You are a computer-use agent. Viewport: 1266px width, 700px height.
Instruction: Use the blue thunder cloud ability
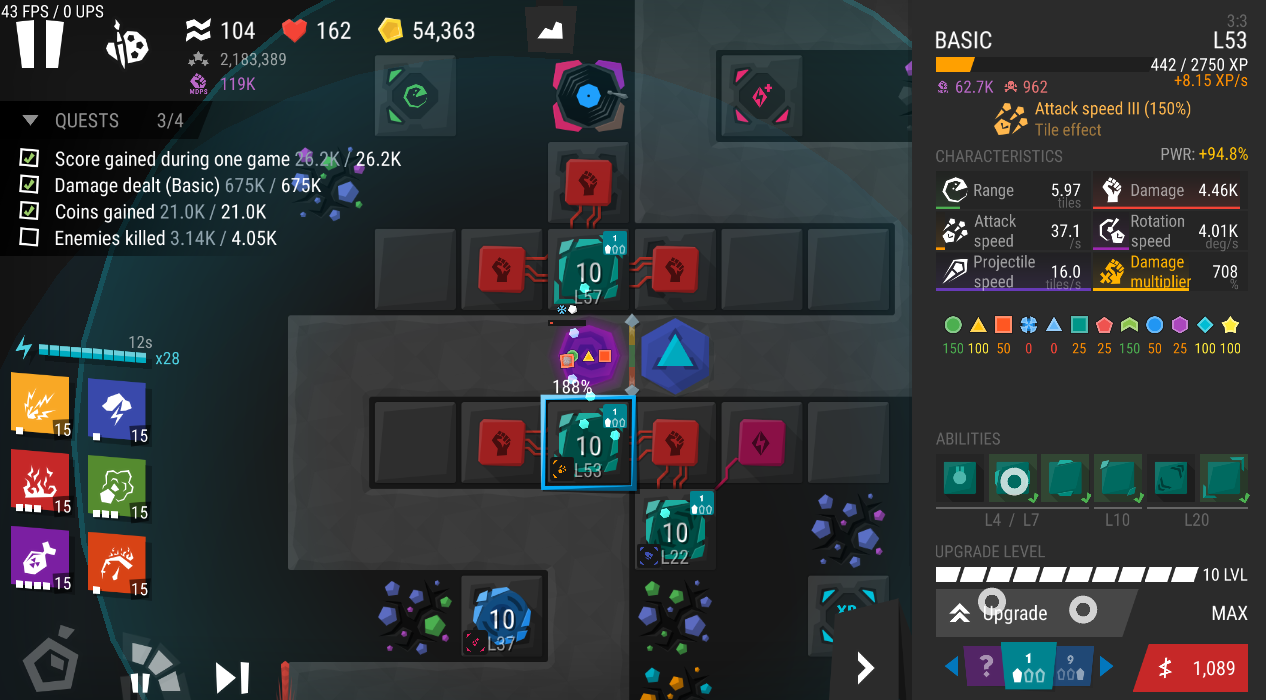[x=117, y=409]
